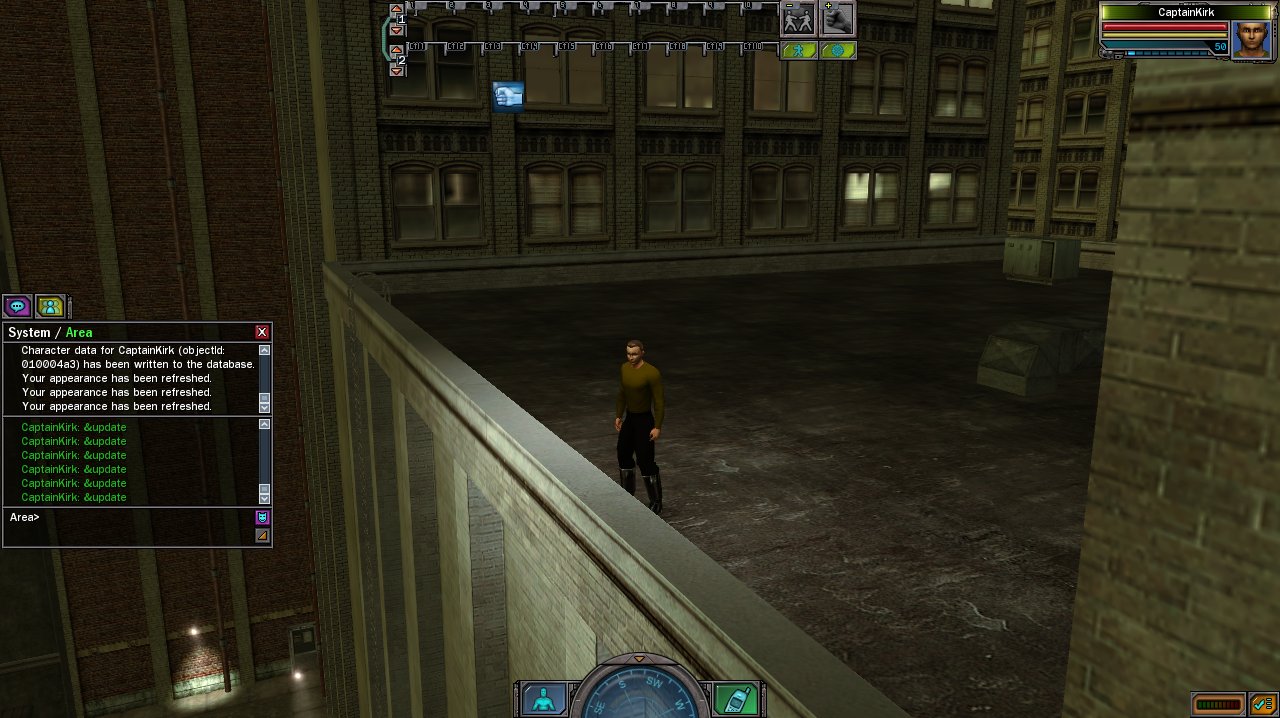Expand the small arrow above the compass

tap(639, 658)
